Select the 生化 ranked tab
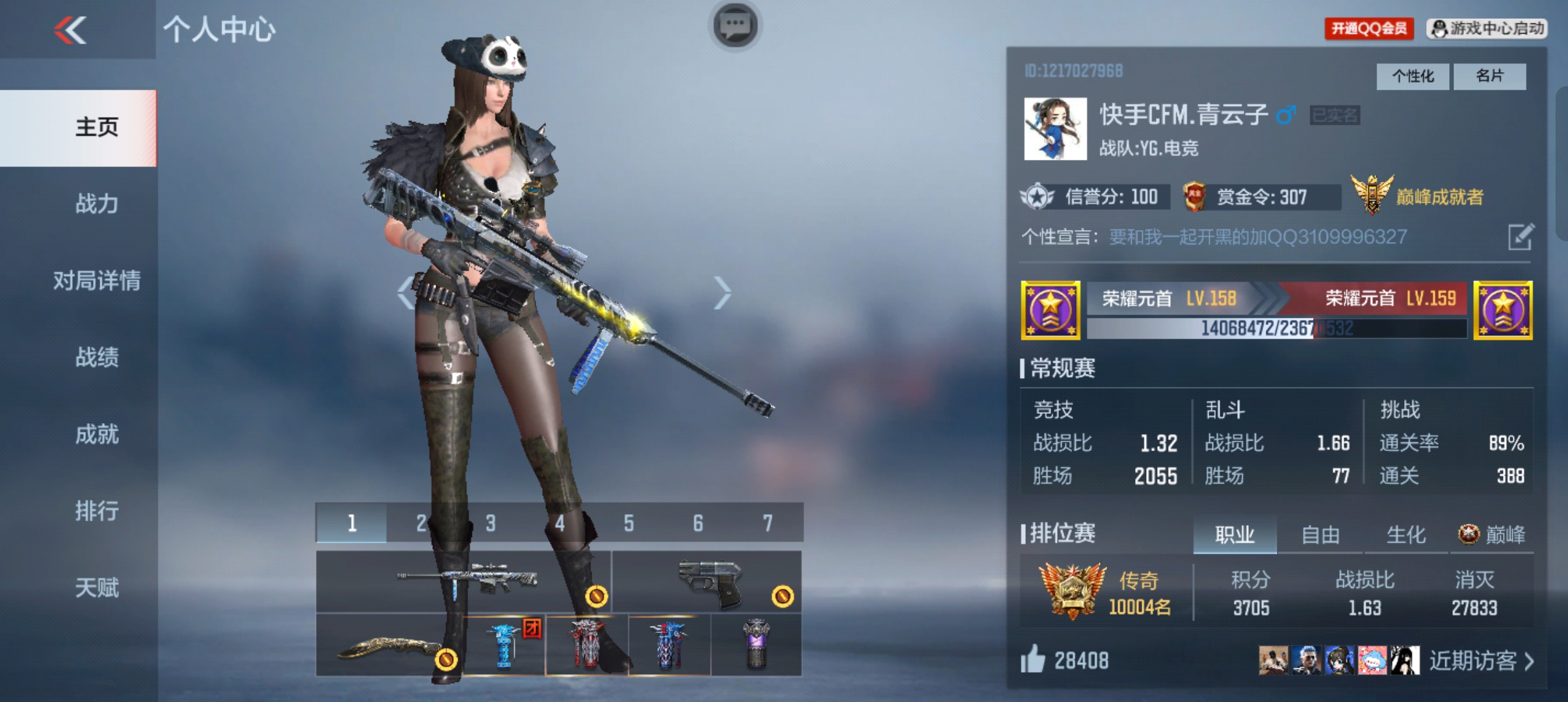Image resolution: width=1568 pixels, height=702 pixels. point(1405,535)
